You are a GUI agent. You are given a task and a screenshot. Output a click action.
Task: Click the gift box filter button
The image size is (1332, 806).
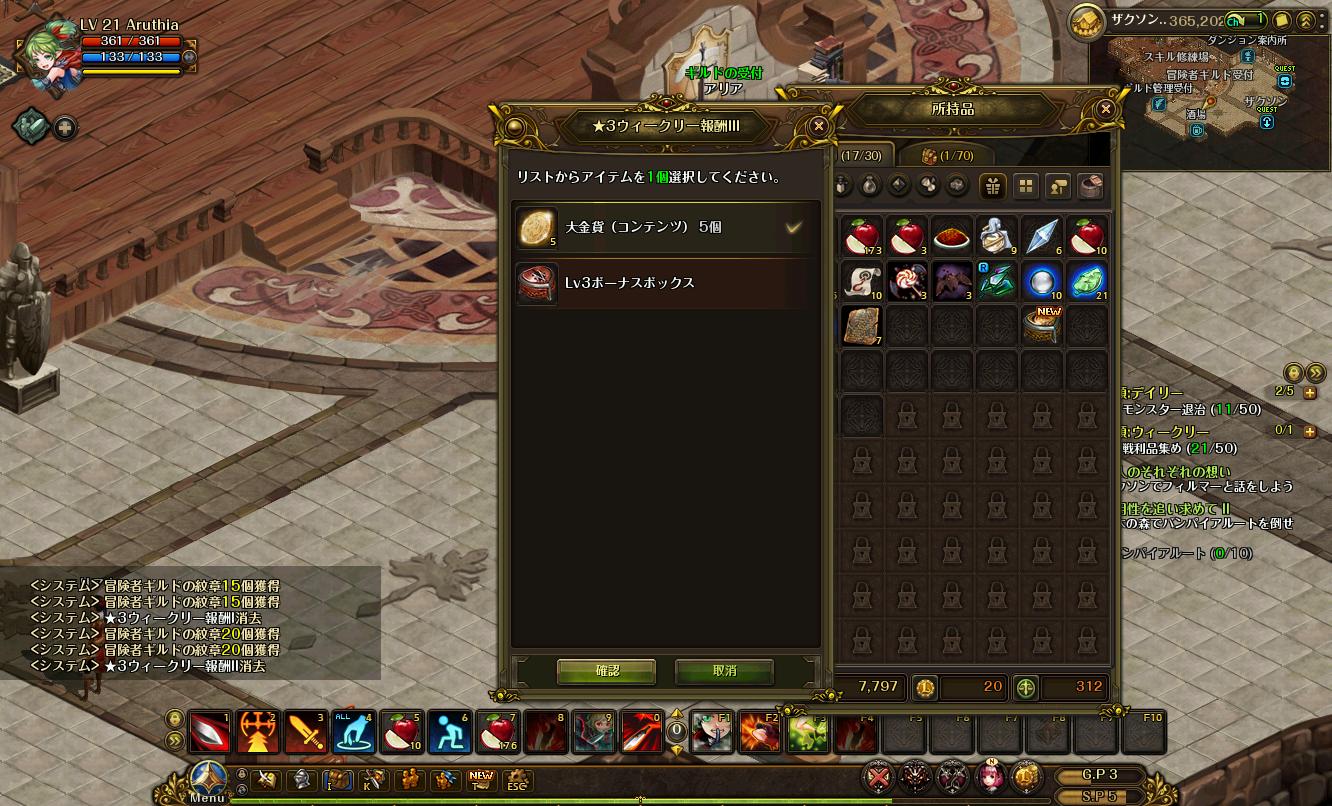point(992,186)
